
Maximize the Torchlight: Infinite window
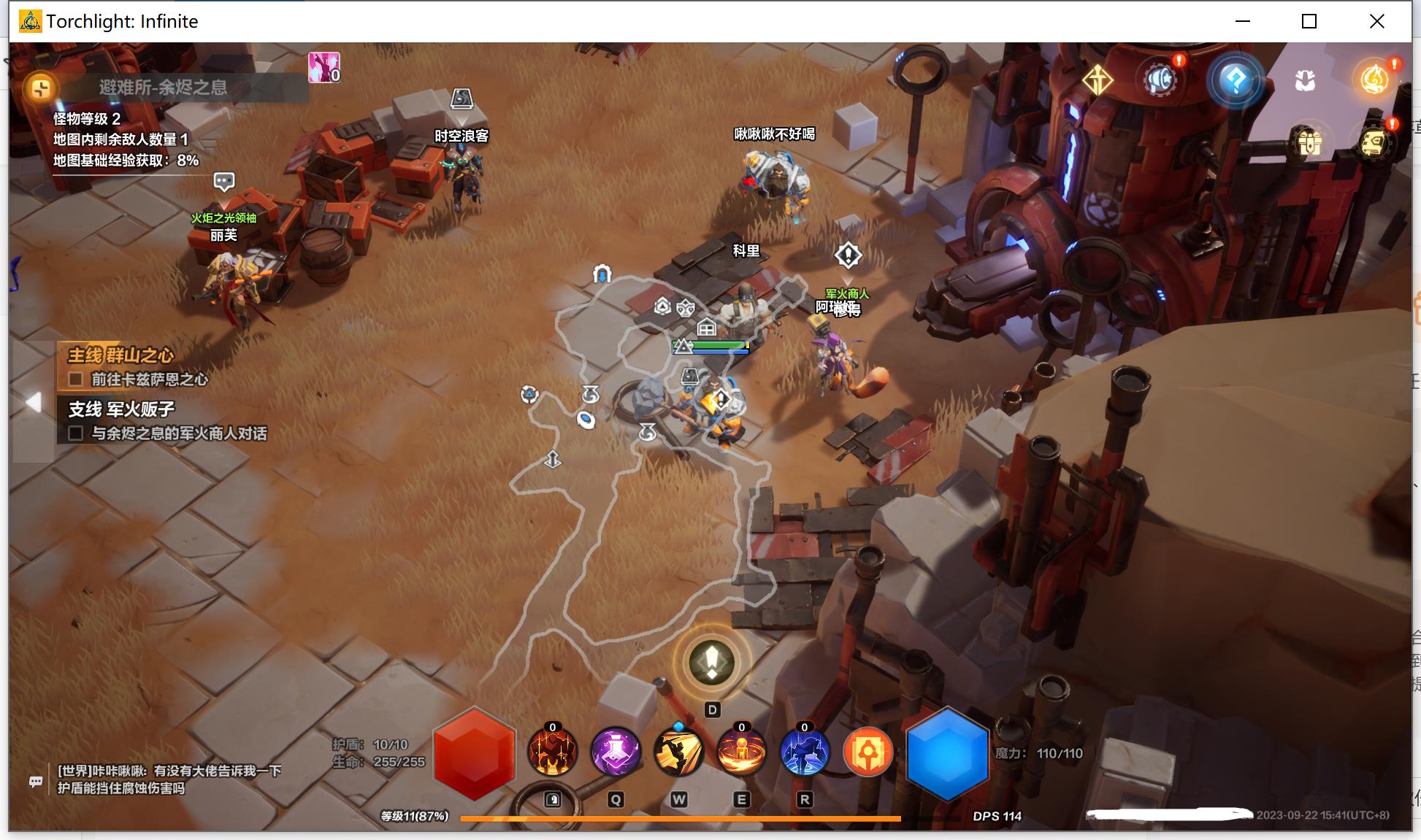pyautogui.click(x=1309, y=21)
